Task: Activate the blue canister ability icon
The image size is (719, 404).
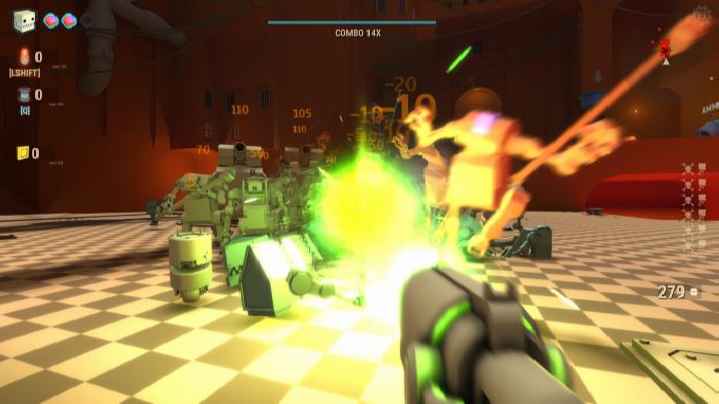Action: (x=24, y=95)
